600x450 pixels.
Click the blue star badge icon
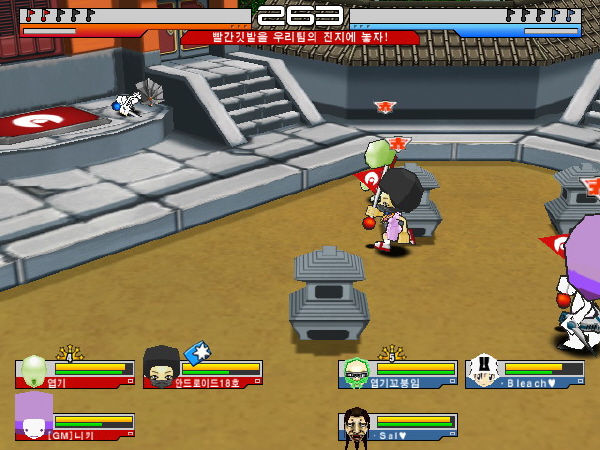[196, 352]
